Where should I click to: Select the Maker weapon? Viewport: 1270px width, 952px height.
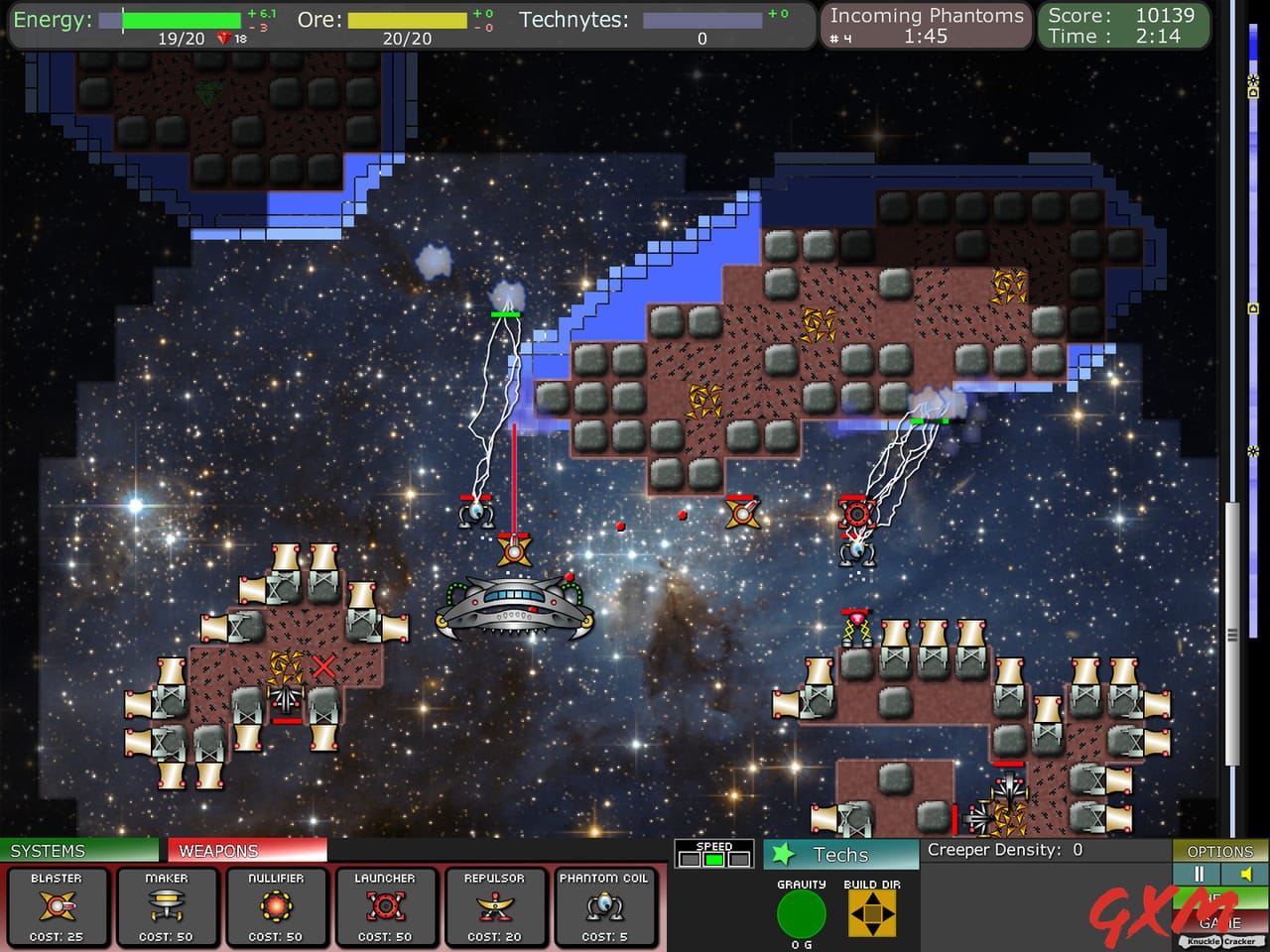pos(167,907)
